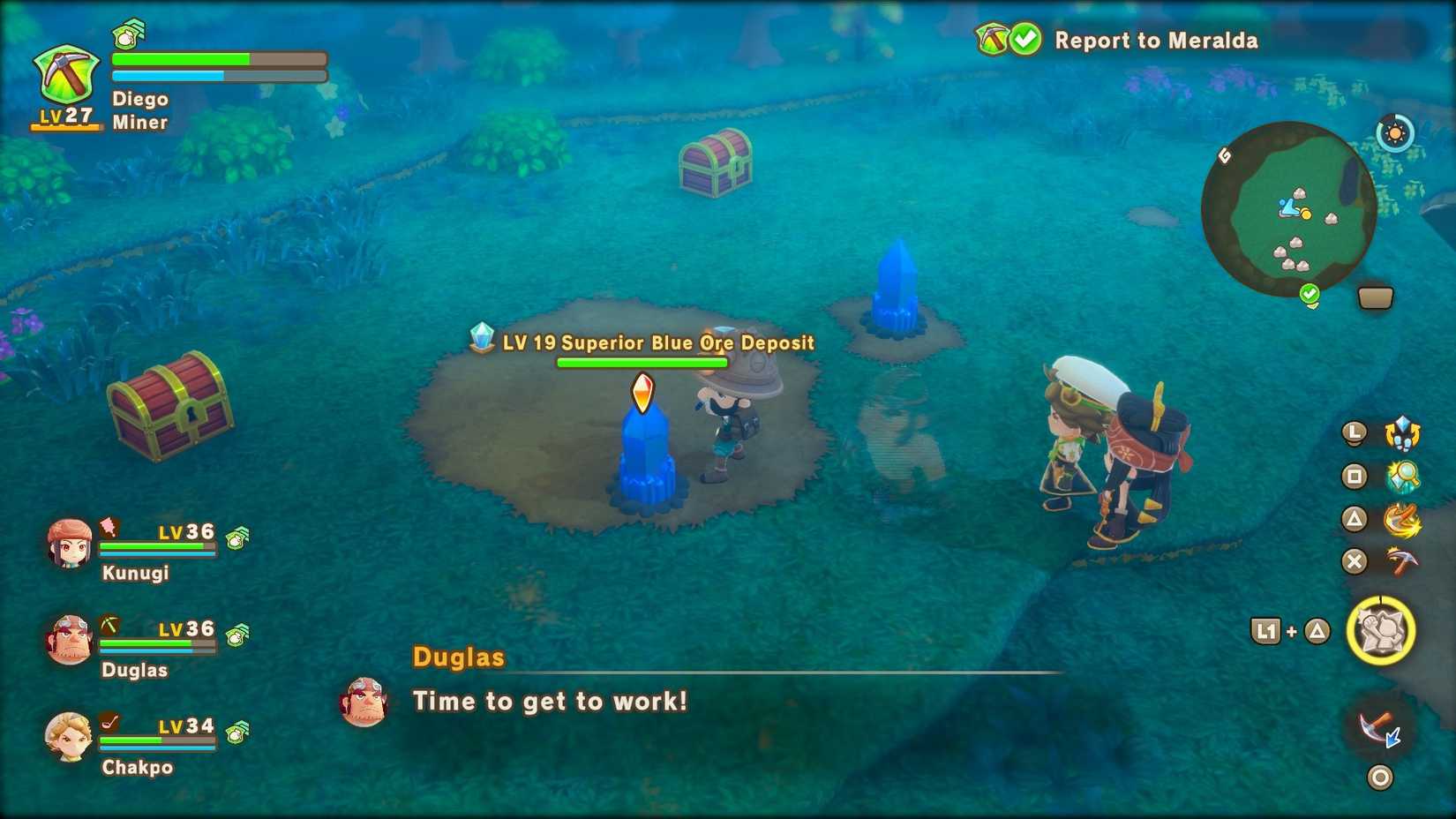Image resolution: width=1456 pixels, height=819 pixels.
Task: Click the blue gem jump skill icon
Action: pos(1402,433)
